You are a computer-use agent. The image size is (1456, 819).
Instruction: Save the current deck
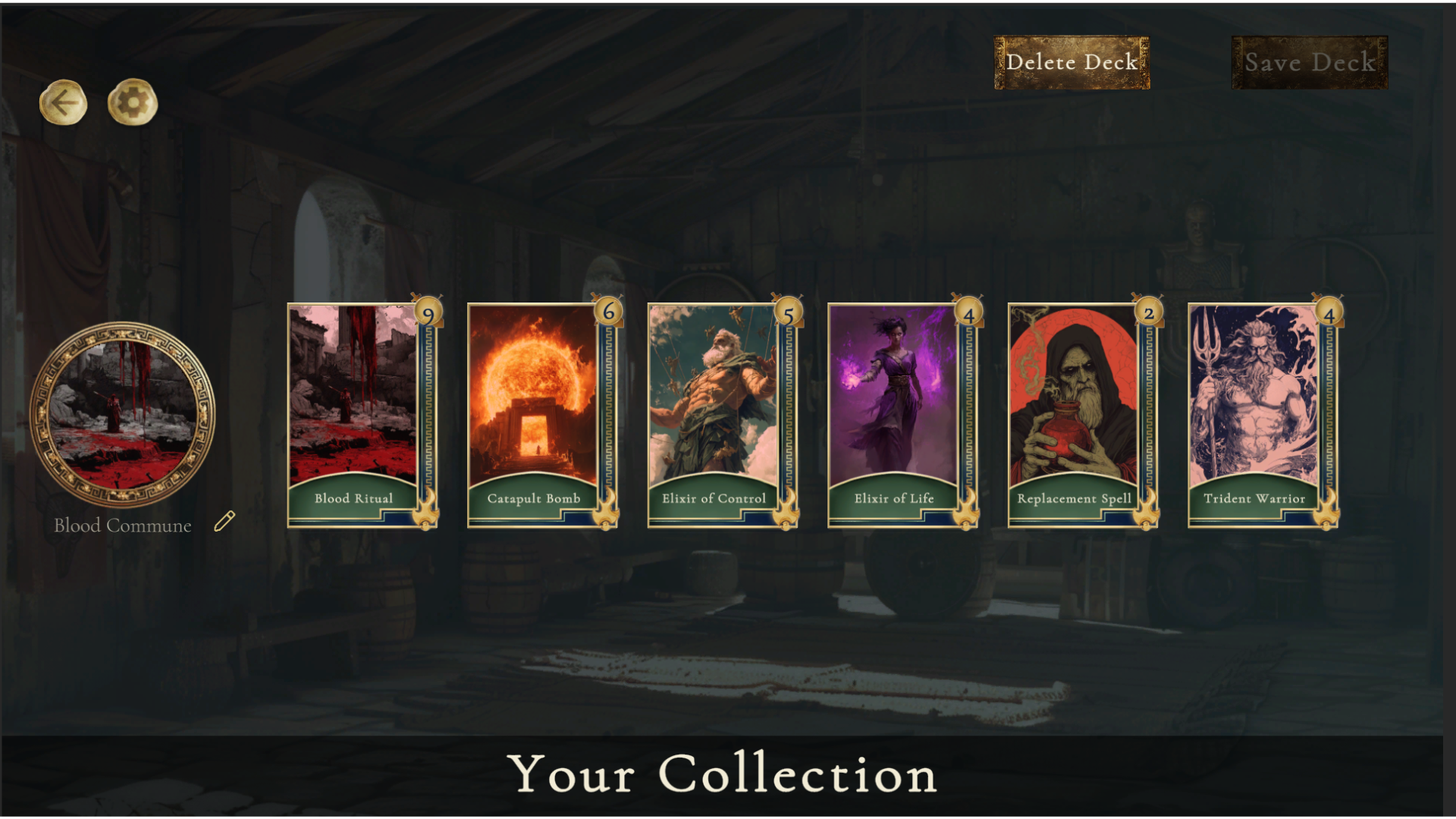(1310, 63)
